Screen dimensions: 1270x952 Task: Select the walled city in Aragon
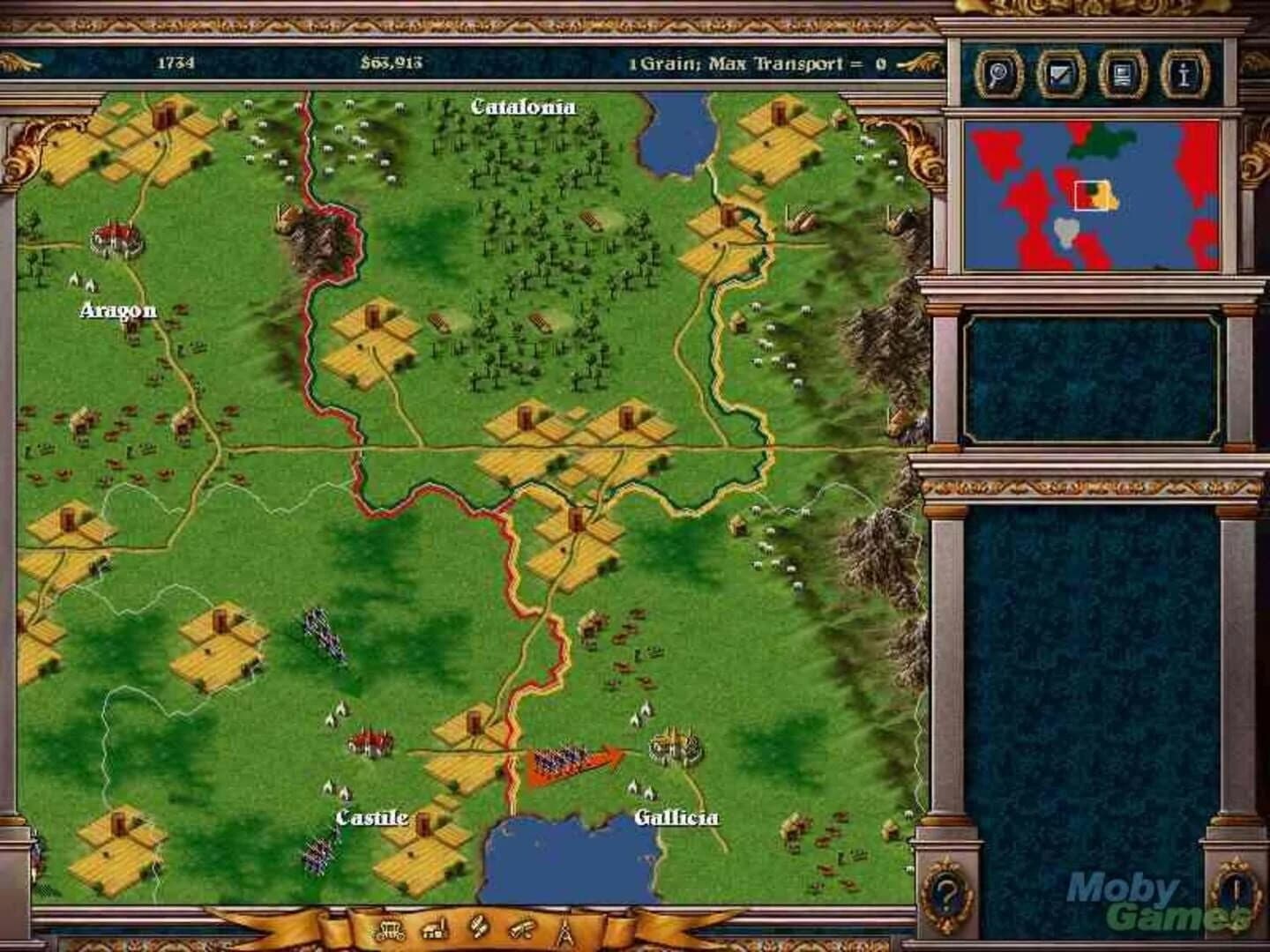[x=116, y=240]
